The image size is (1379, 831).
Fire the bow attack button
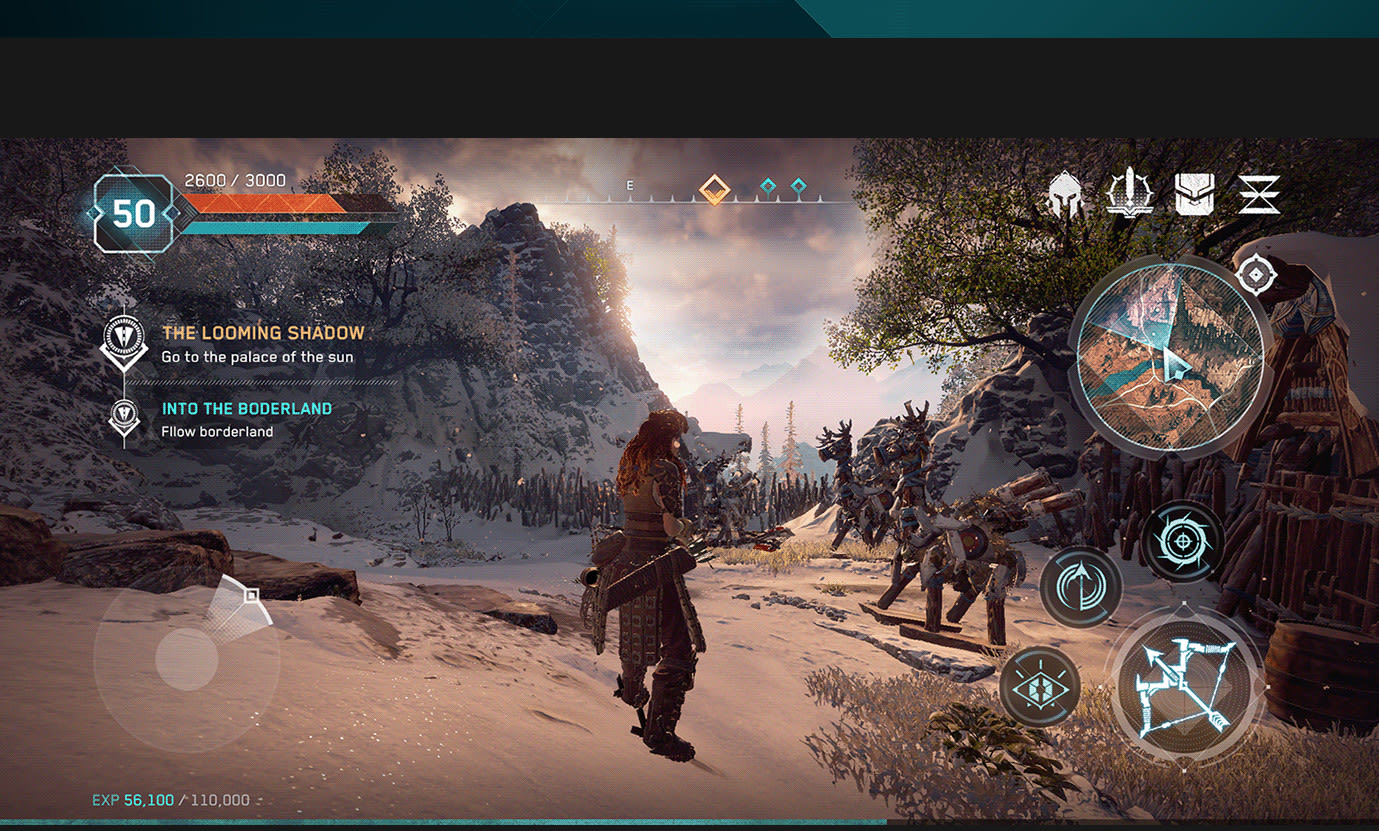click(x=1187, y=685)
